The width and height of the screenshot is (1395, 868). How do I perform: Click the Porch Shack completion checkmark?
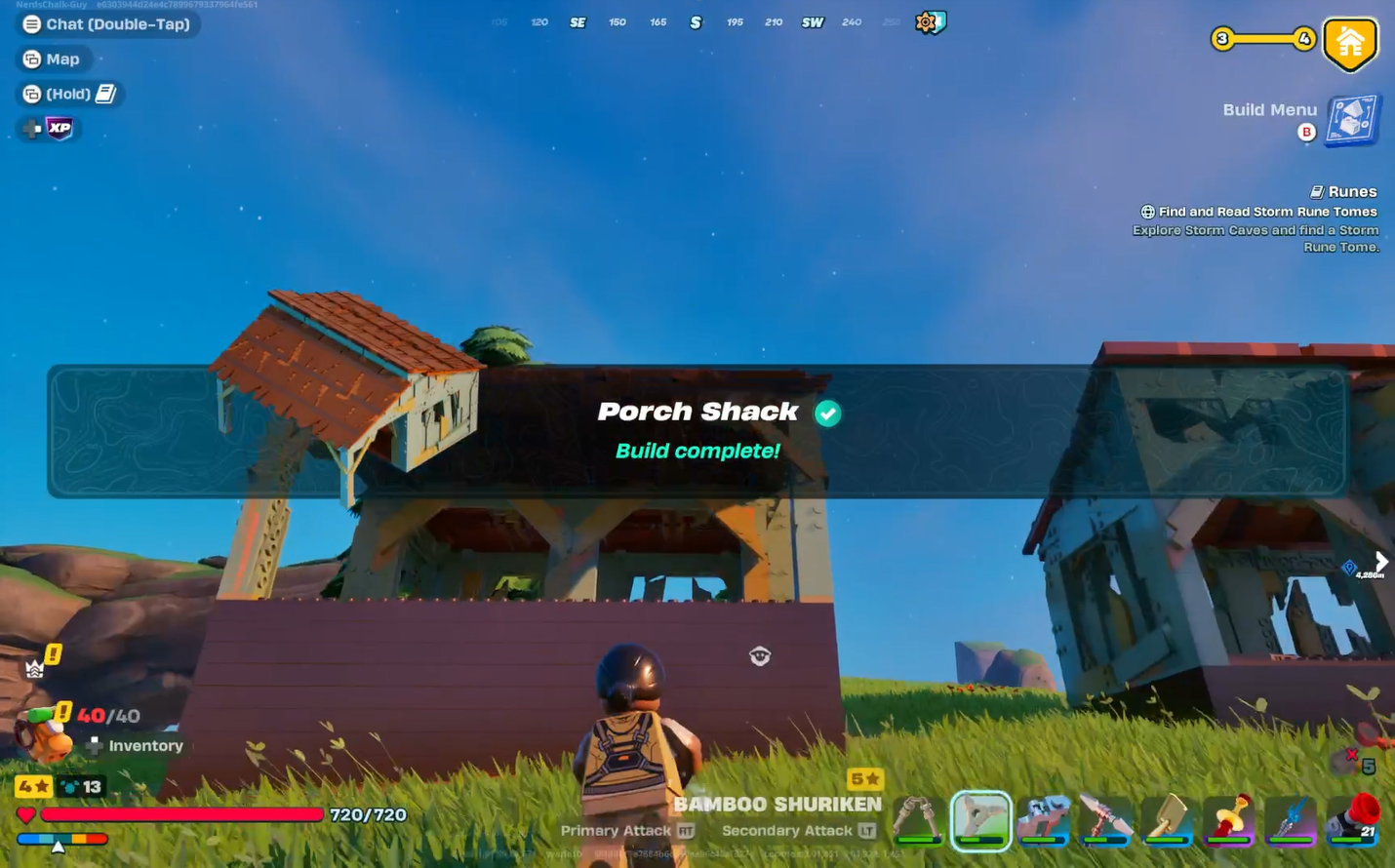pos(827,414)
